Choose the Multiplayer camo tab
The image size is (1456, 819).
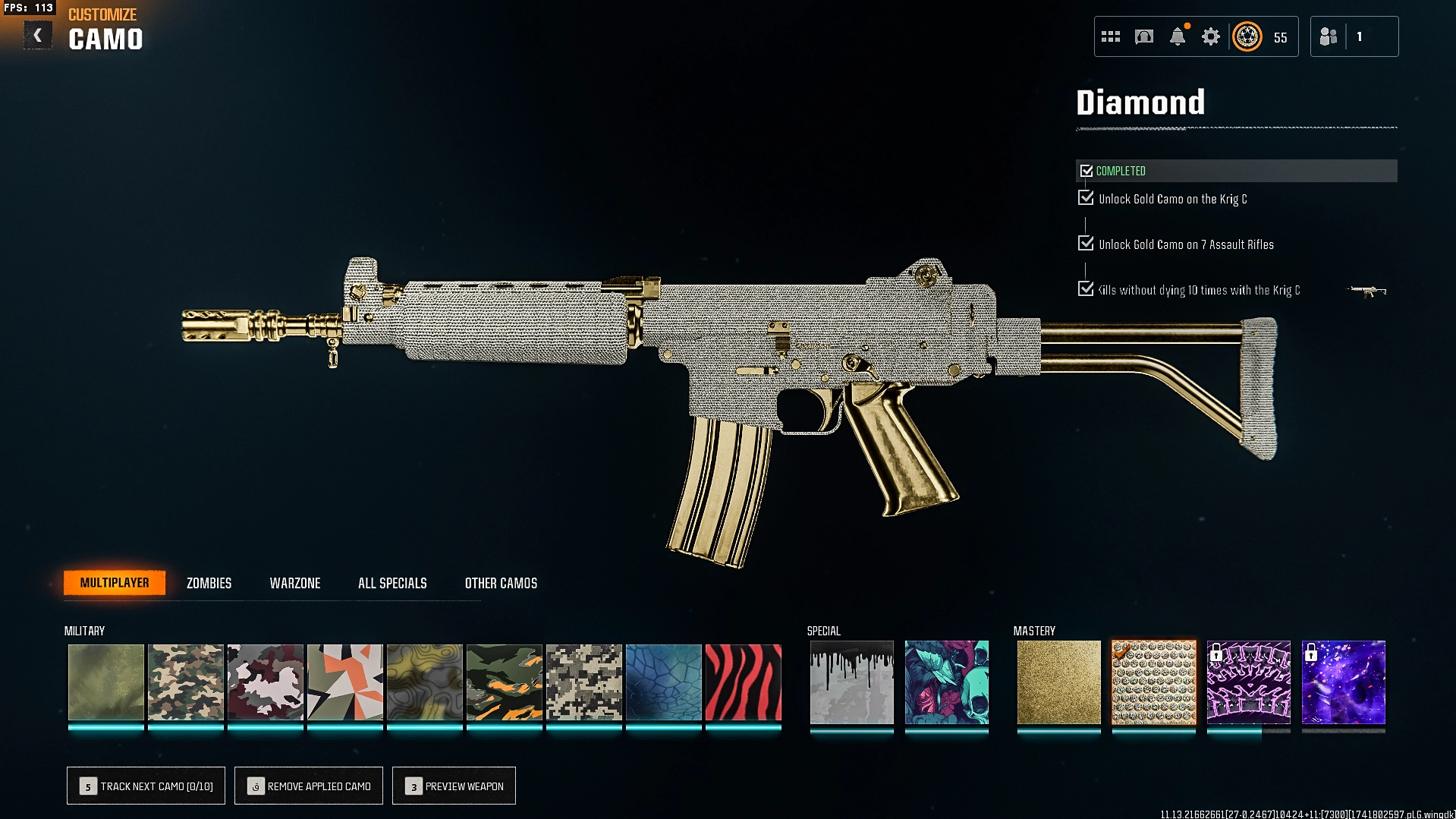[115, 583]
